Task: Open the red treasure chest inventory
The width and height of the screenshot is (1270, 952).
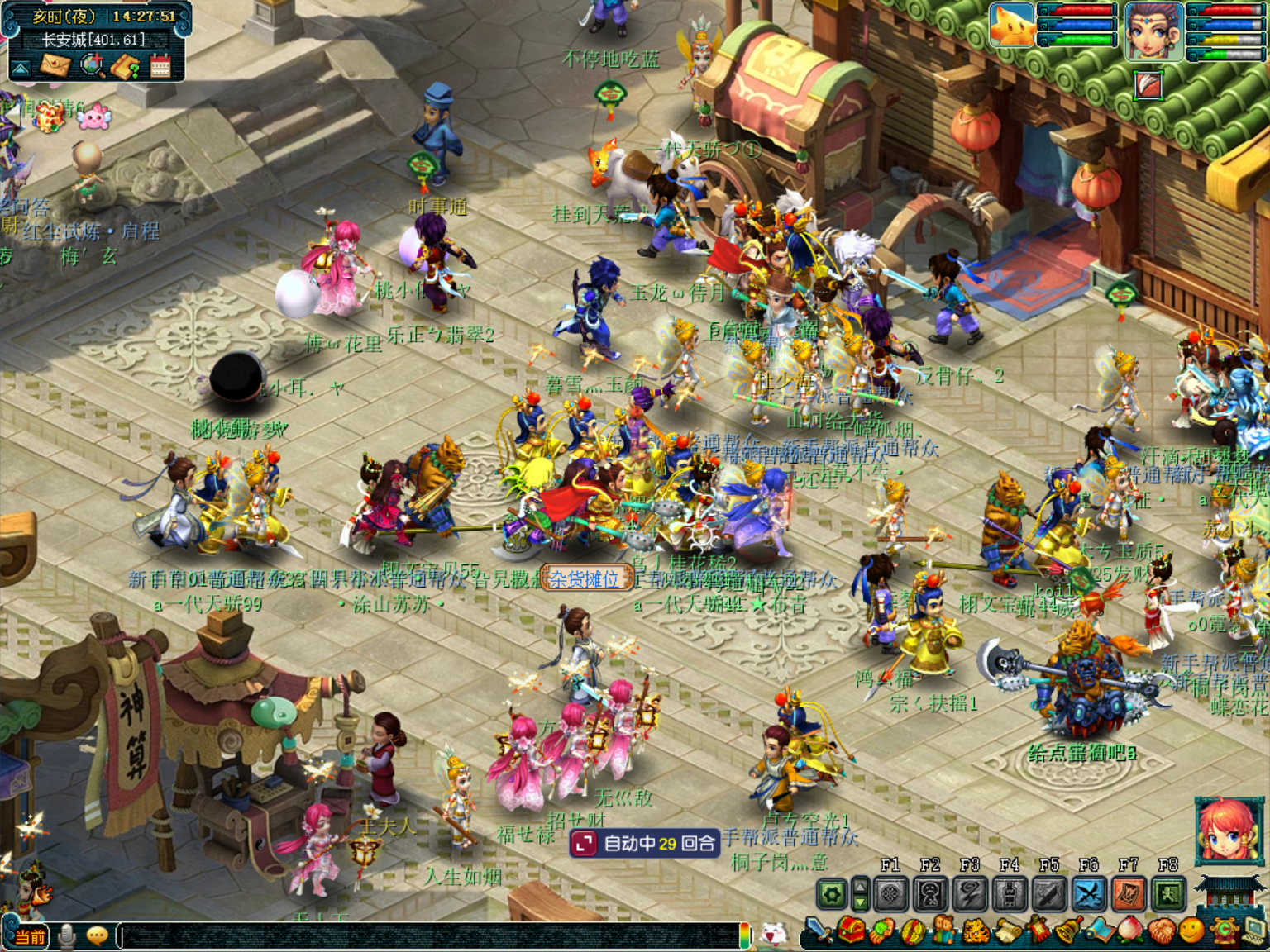Action: (851, 931)
